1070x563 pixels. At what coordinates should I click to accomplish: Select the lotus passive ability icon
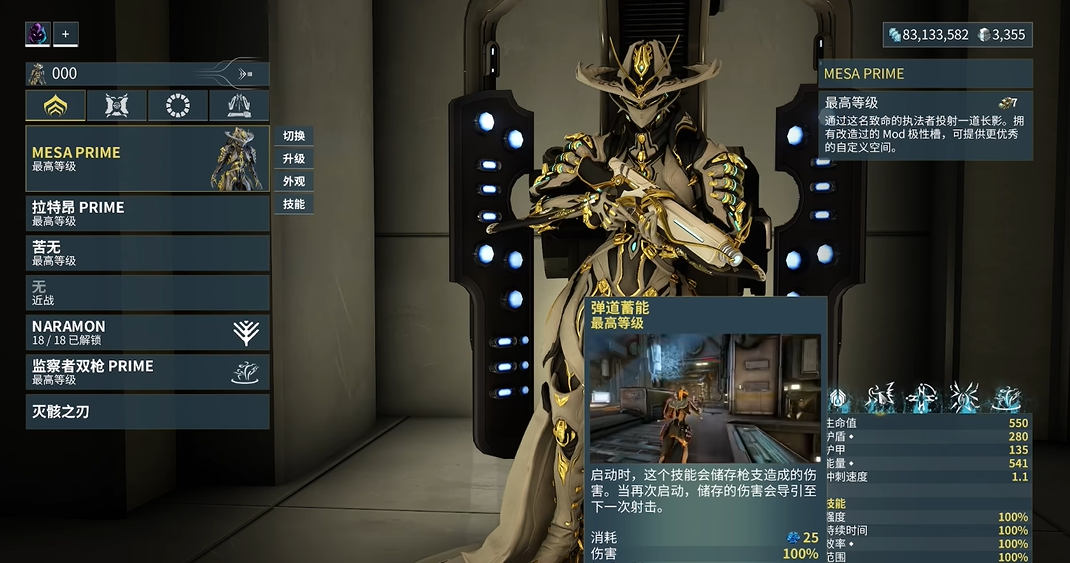(x=838, y=398)
